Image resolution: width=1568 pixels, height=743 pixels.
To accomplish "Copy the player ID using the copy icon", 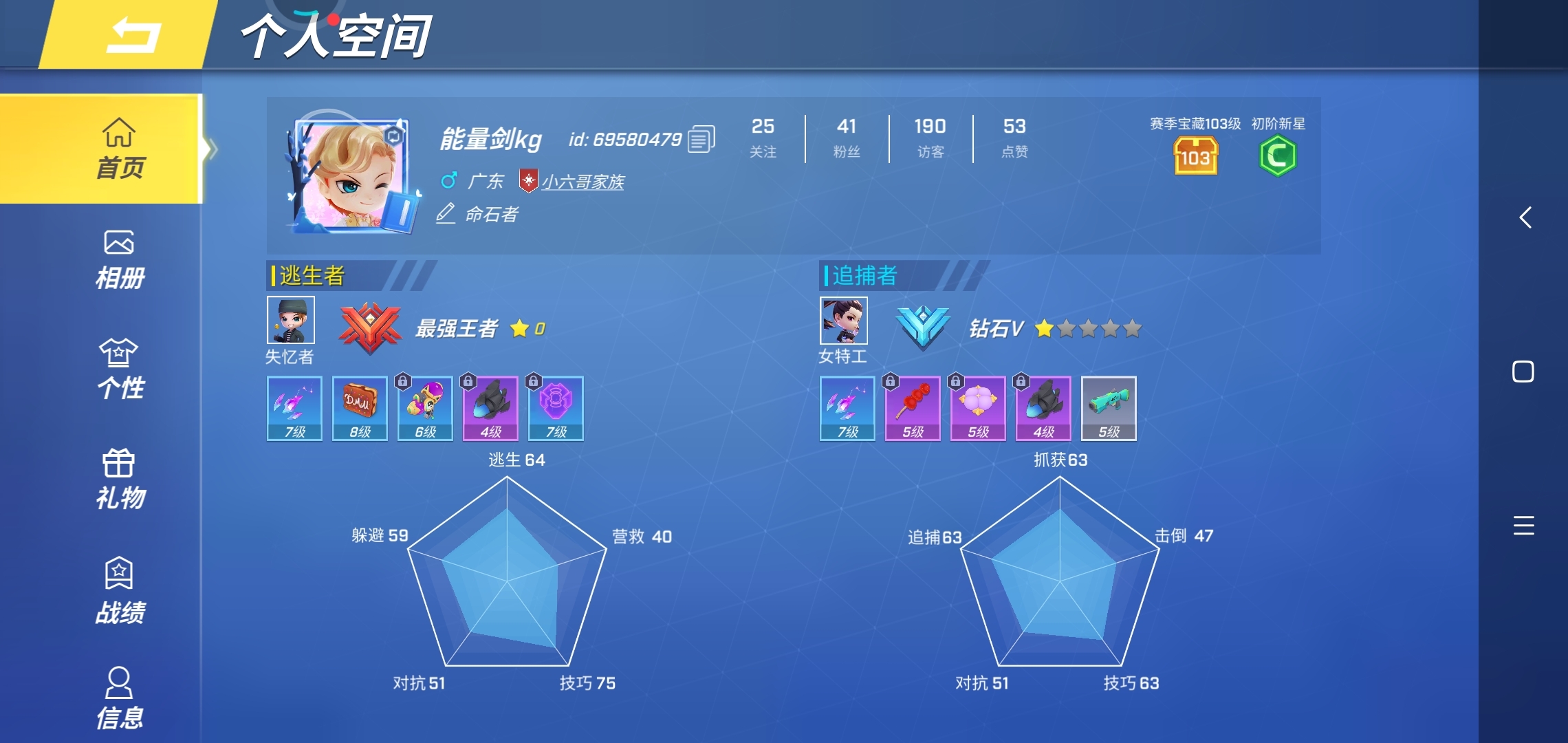I will tap(701, 139).
